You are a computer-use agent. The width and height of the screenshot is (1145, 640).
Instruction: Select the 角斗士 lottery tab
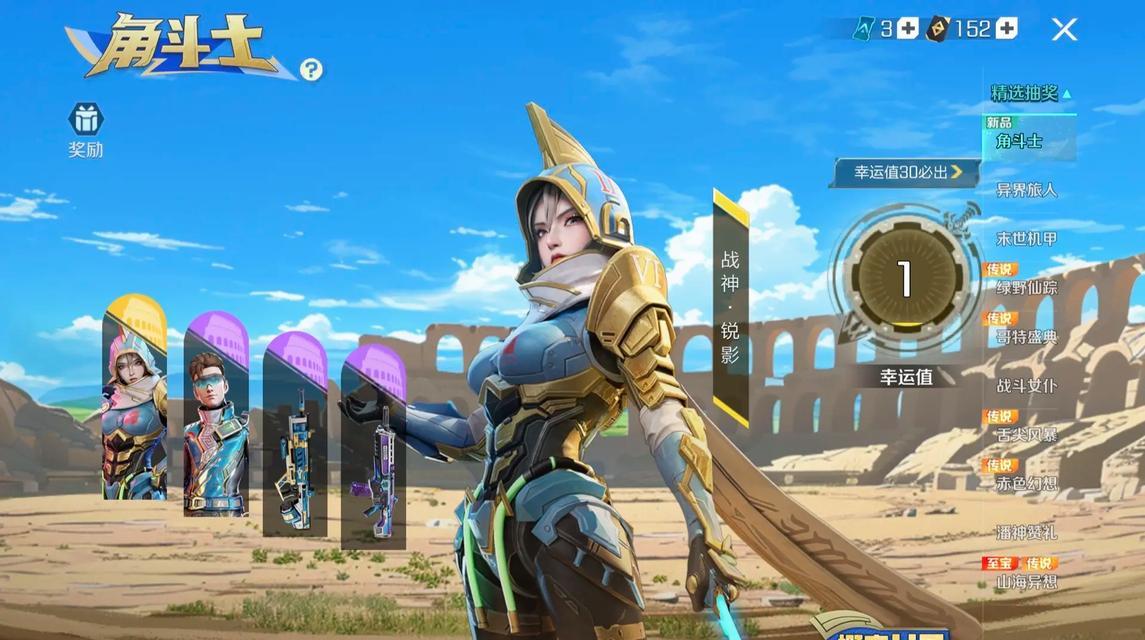(1020, 141)
